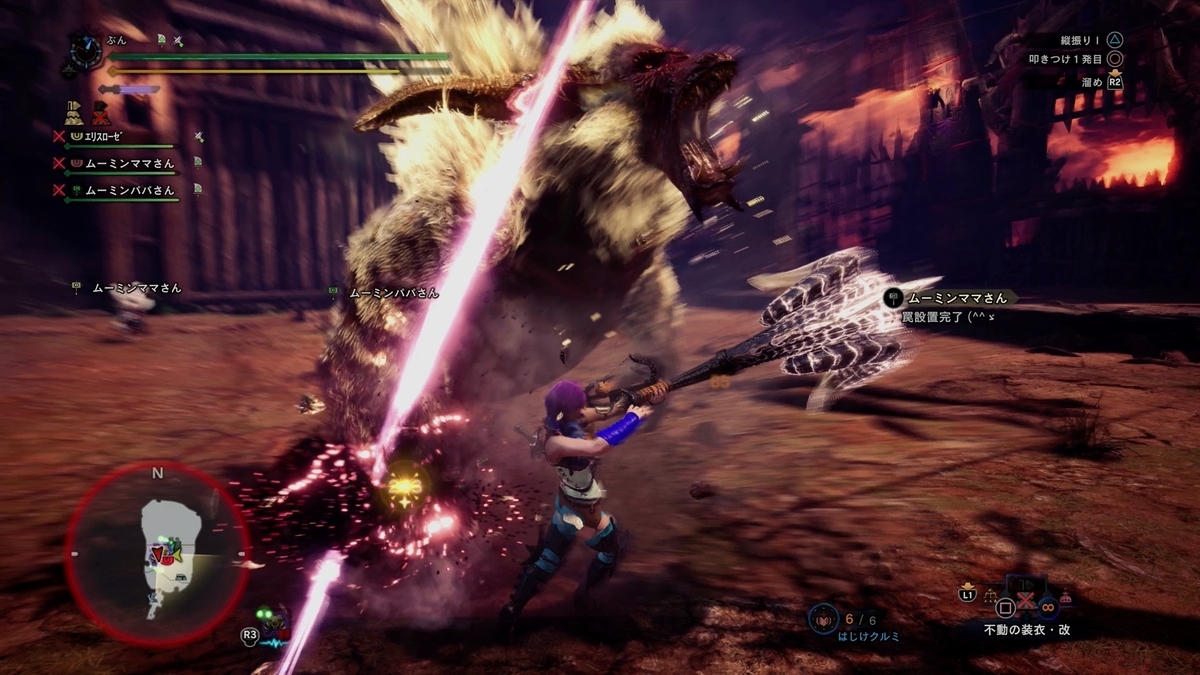Screen dimensions: 1200x675
Task: Select the はじけクルミ slinger ammo icon
Action: [821, 619]
